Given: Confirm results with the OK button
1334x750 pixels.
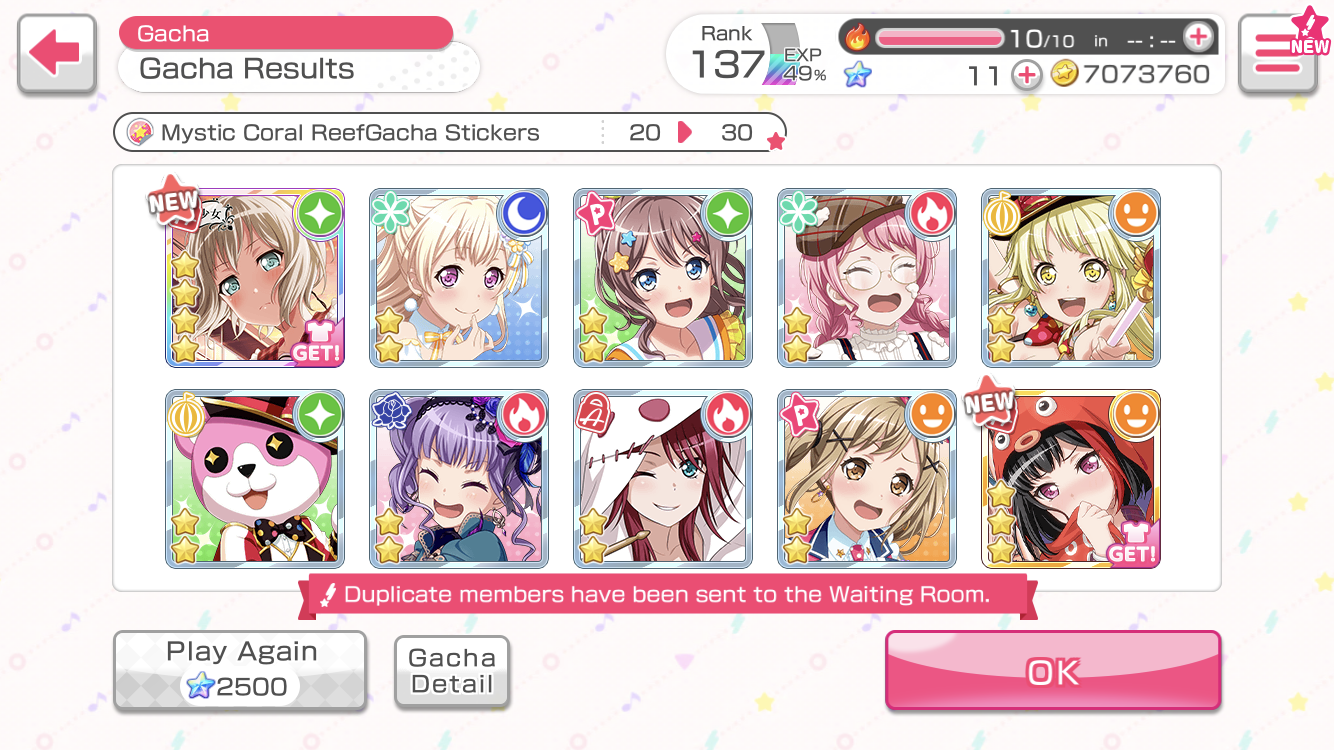Looking at the screenshot, I should 1053,671.
